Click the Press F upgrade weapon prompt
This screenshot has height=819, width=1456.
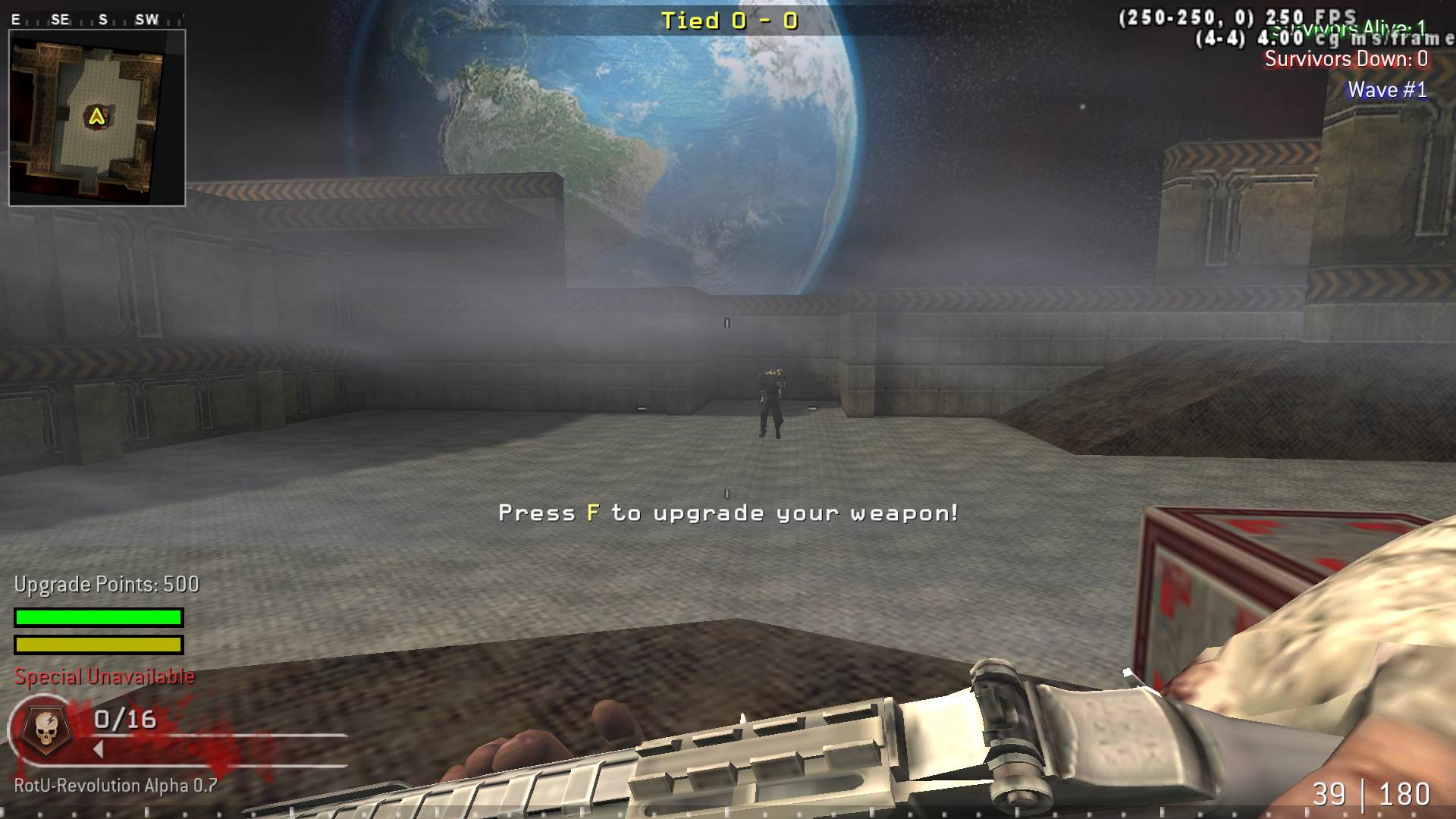click(728, 513)
